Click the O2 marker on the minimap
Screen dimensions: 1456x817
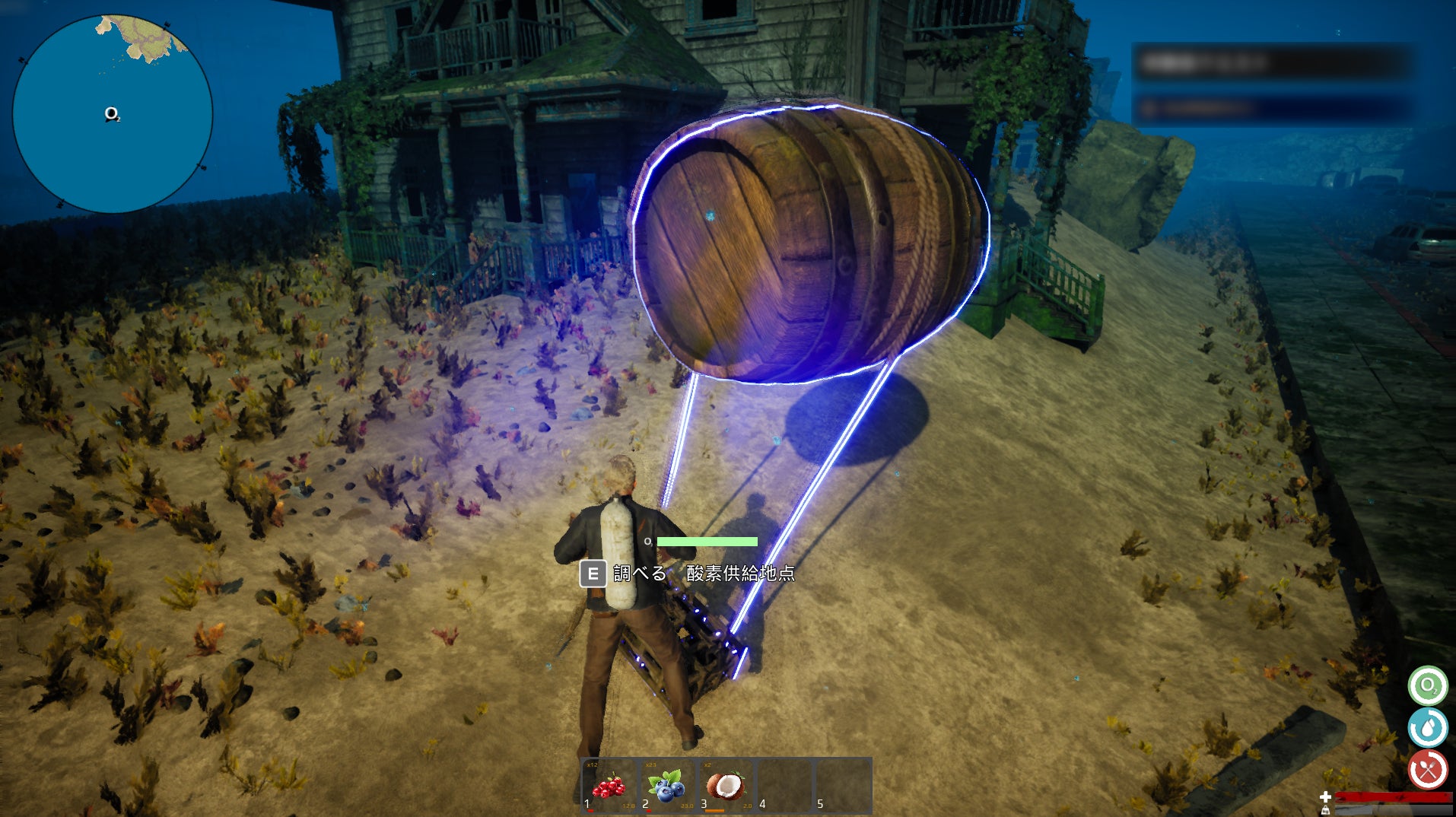(x=112, y=114)
